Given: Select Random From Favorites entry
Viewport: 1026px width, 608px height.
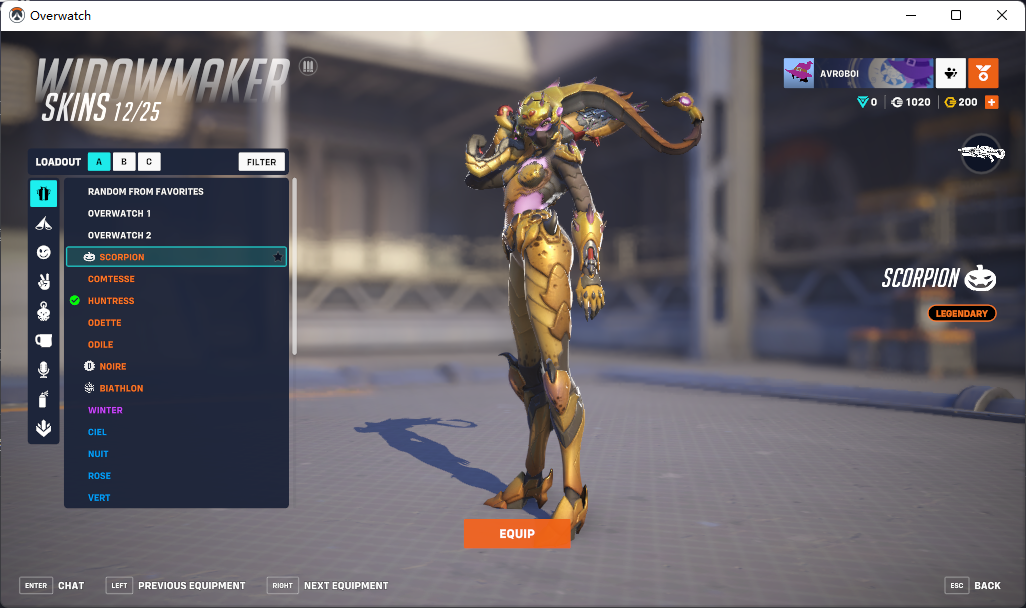Looking at the screenshot, I should click(145, 191).
